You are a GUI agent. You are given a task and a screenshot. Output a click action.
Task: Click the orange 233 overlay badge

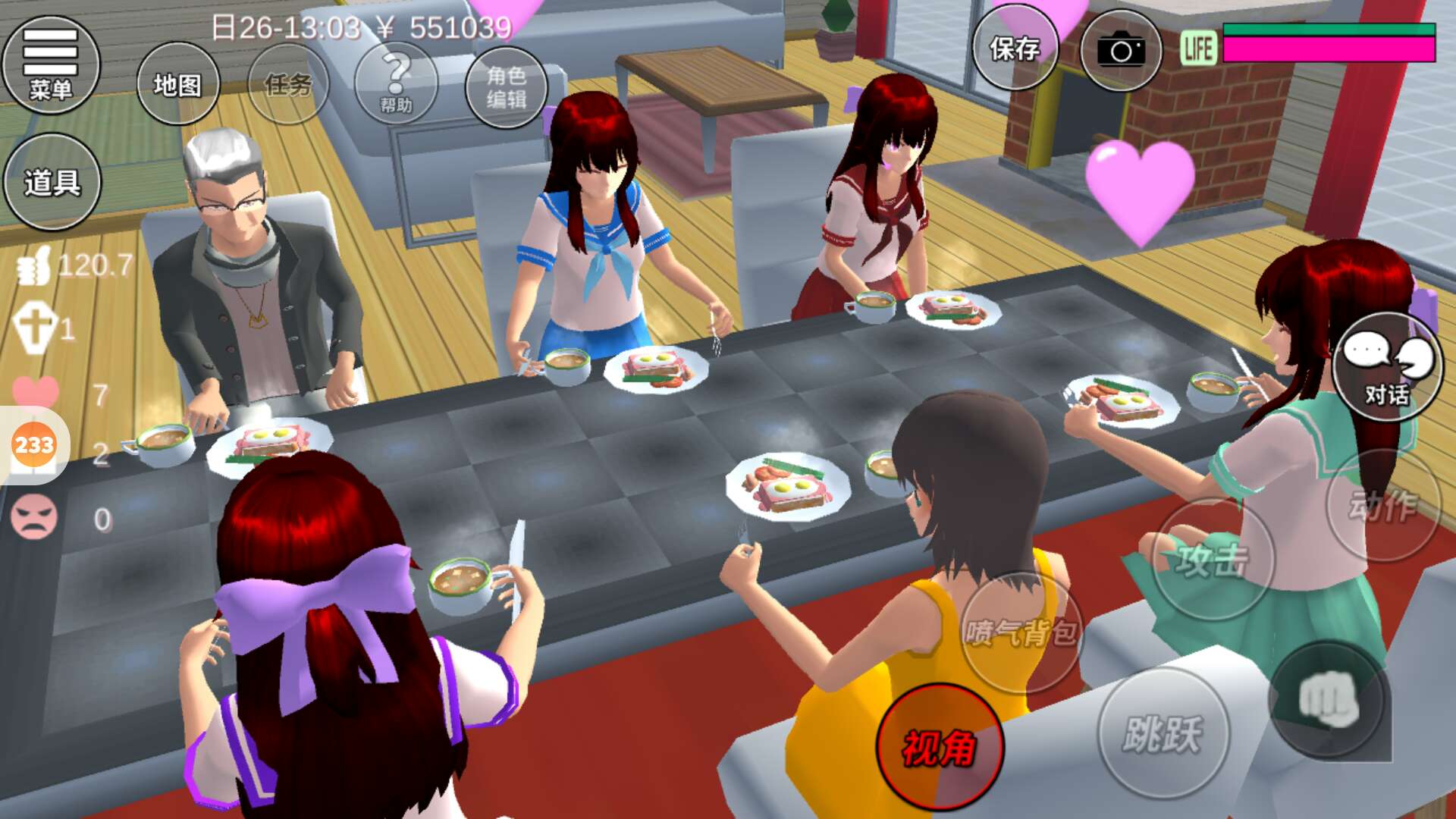34,444
